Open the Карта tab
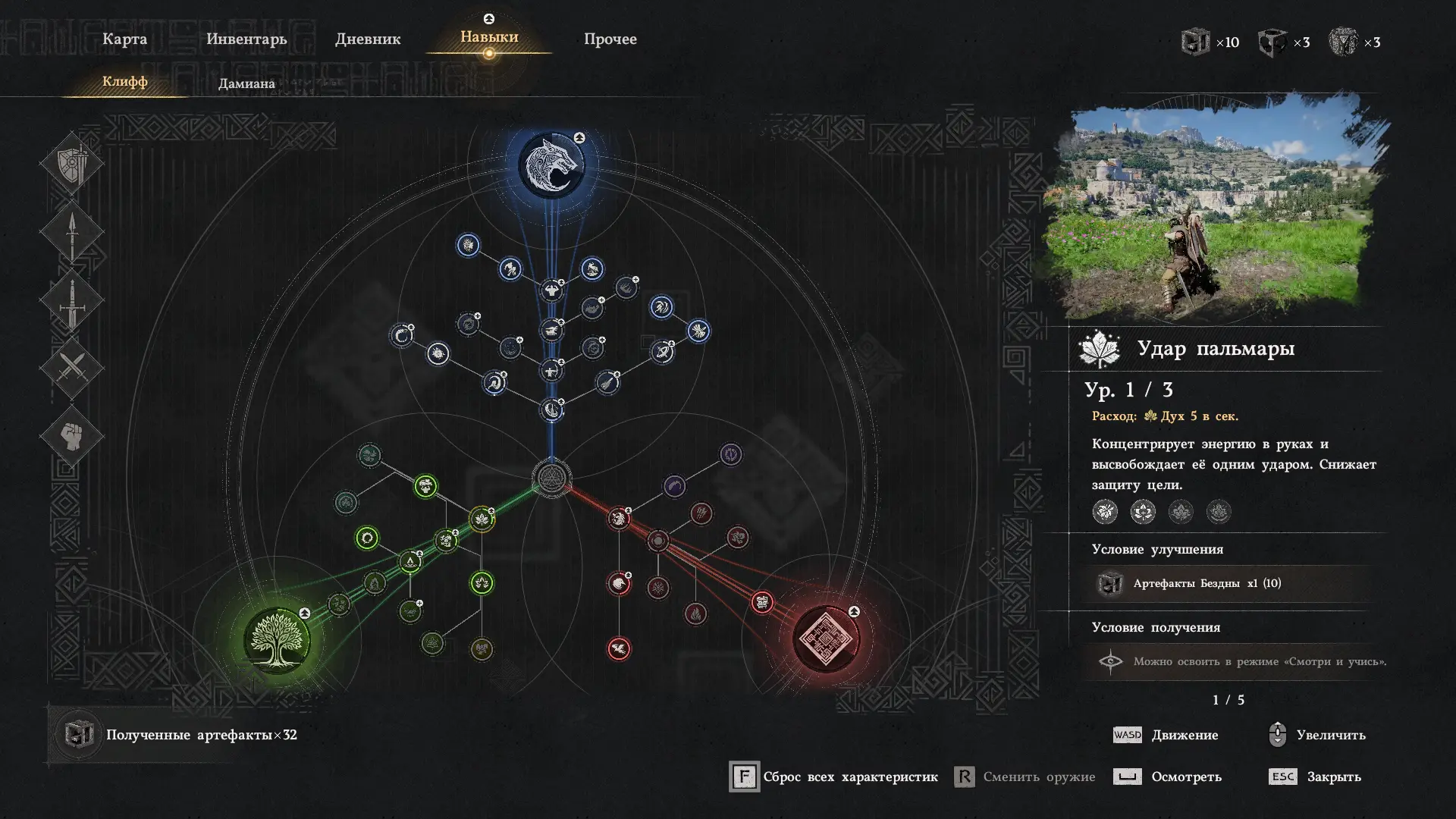This screenshot has width=1456, height=819. tap(124, 39)
